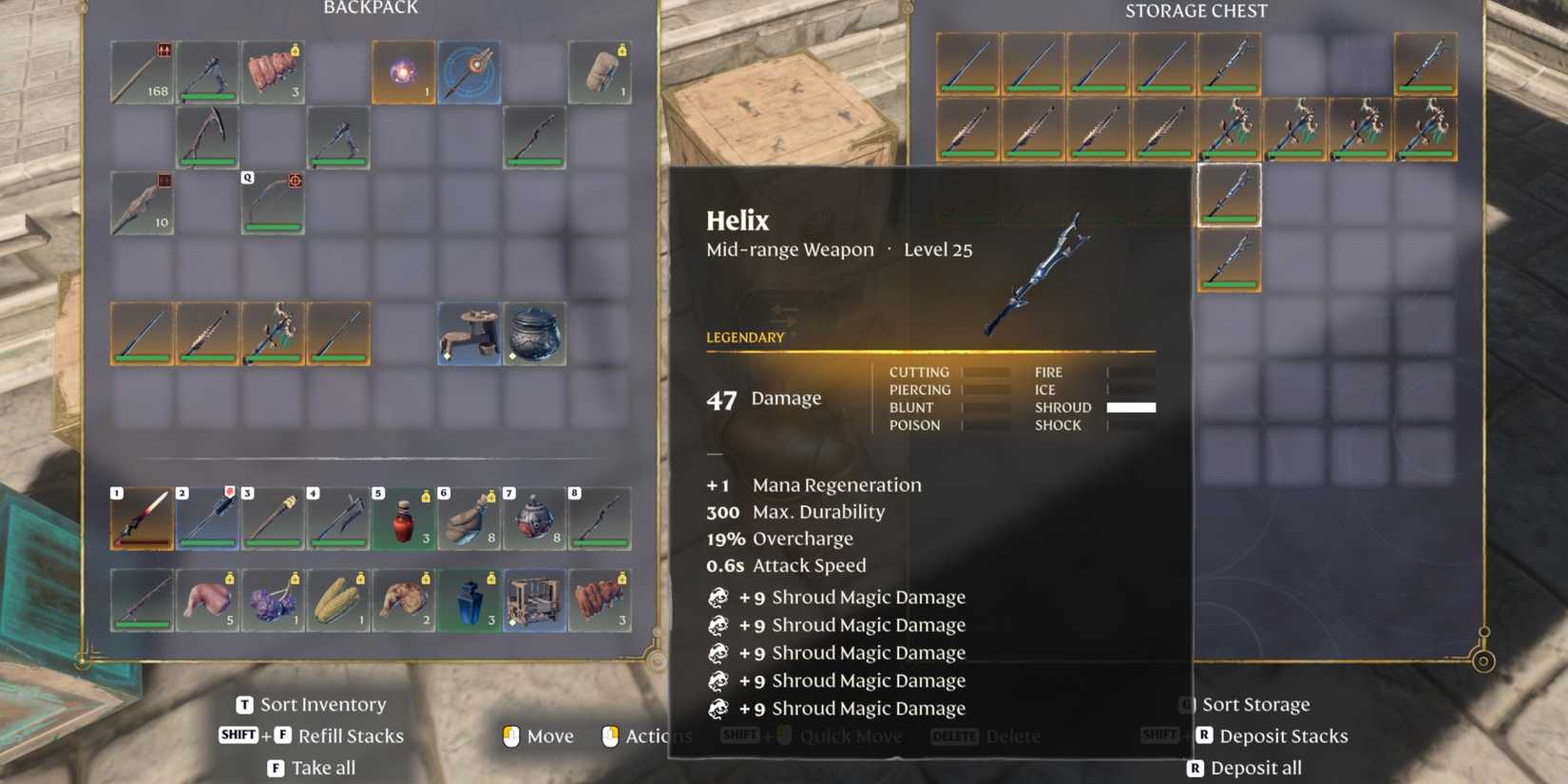Select the bedroll item in the backpack

[601, 71]
